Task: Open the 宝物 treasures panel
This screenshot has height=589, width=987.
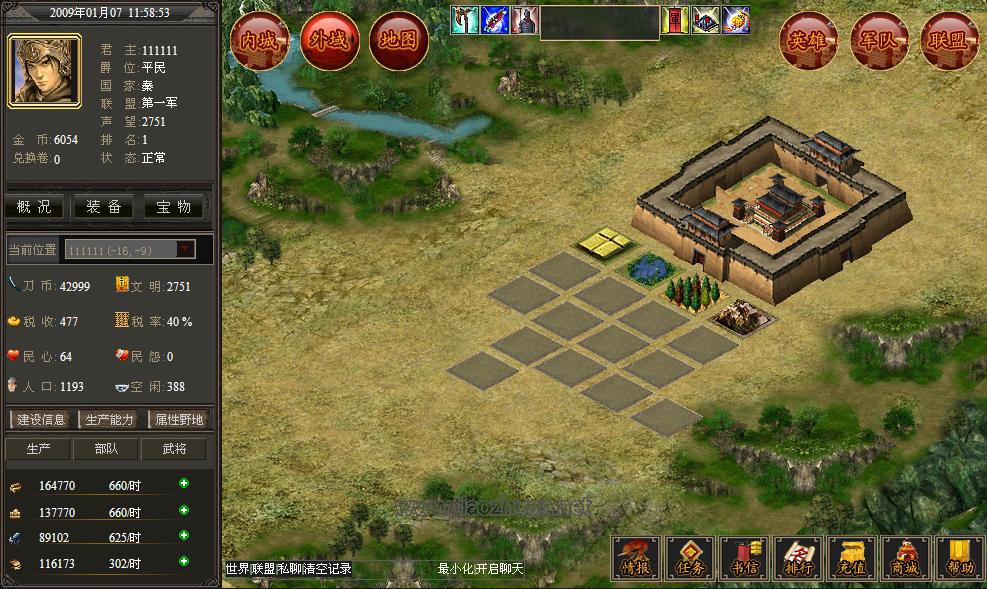Action: (174, 207)
